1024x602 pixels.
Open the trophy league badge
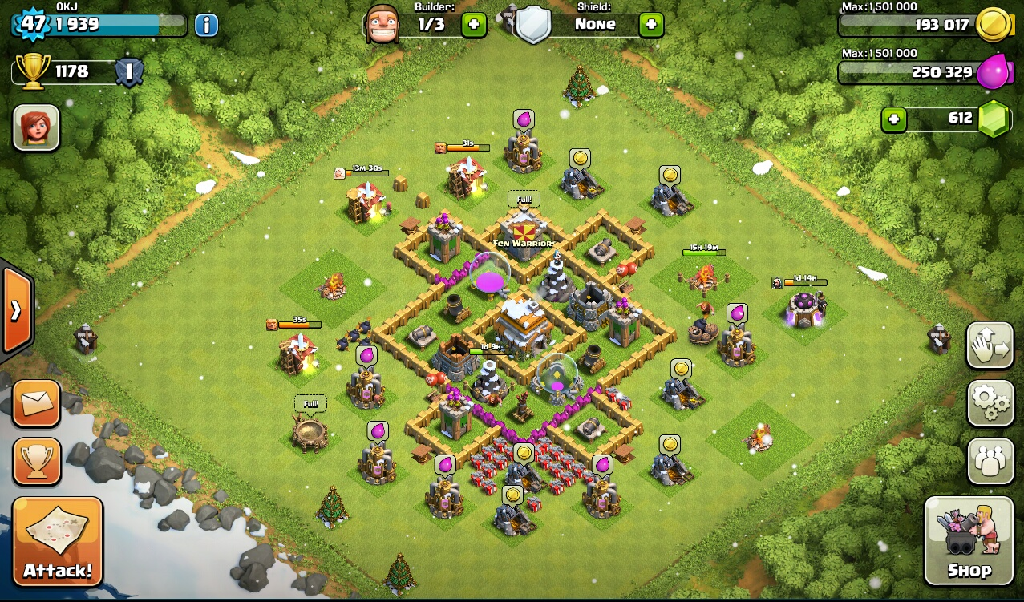(129, 71)
